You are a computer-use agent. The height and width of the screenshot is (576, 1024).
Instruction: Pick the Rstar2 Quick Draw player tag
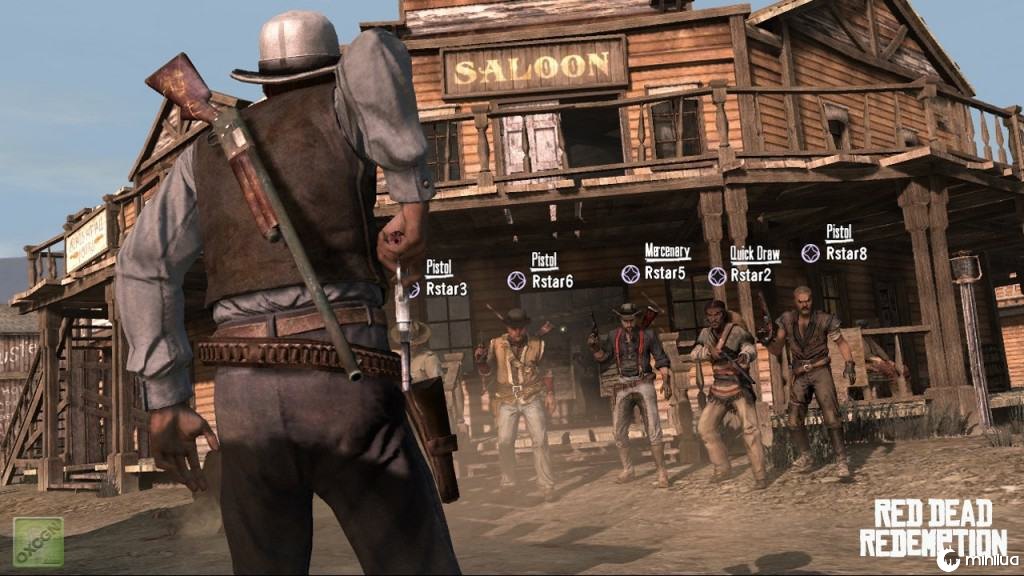click(x=749, y=275)
